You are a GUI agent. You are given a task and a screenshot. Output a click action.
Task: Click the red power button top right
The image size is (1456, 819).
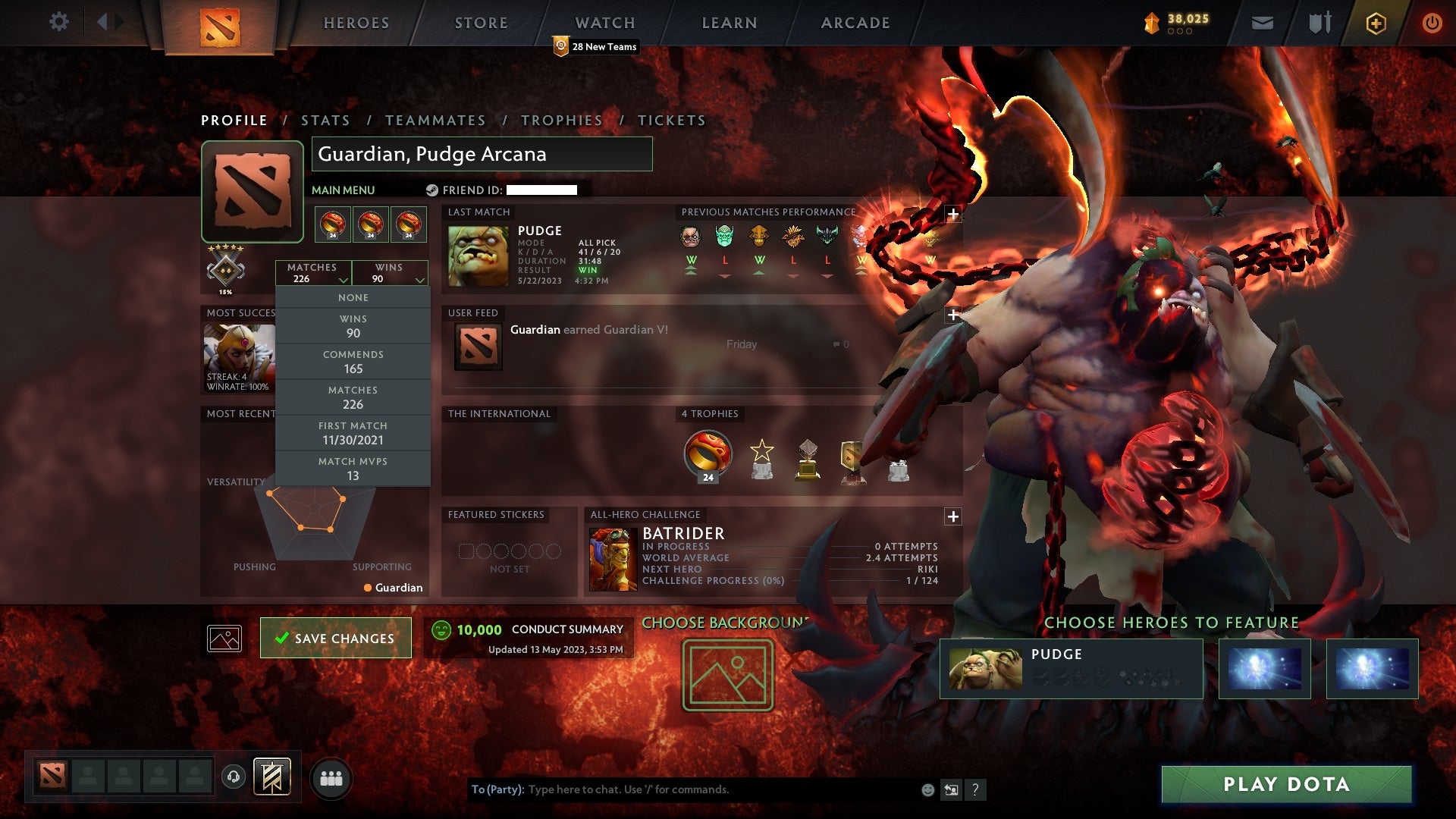(1433, 22)
